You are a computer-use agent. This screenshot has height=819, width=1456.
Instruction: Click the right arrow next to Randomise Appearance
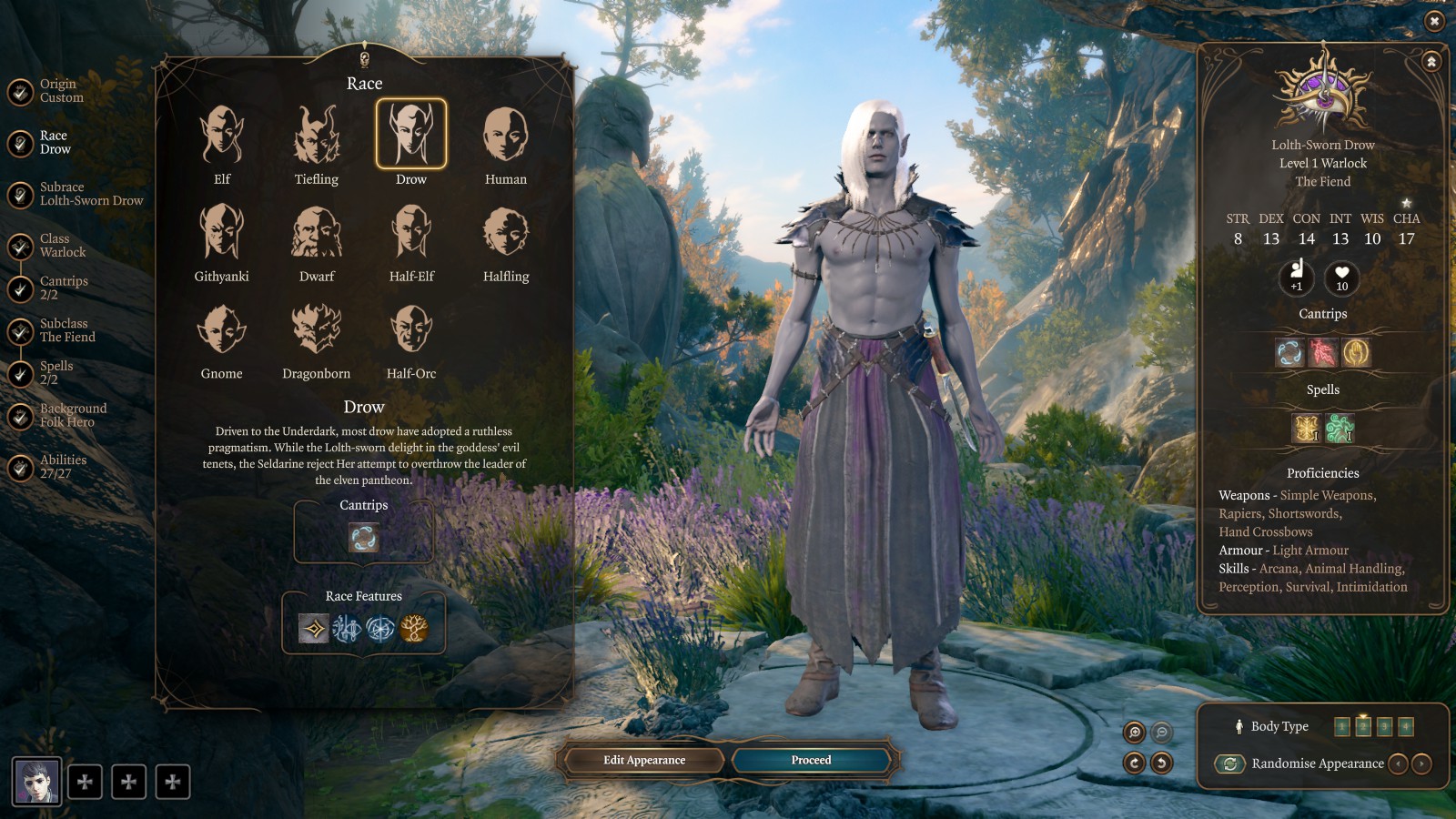tap(1421, 764)
